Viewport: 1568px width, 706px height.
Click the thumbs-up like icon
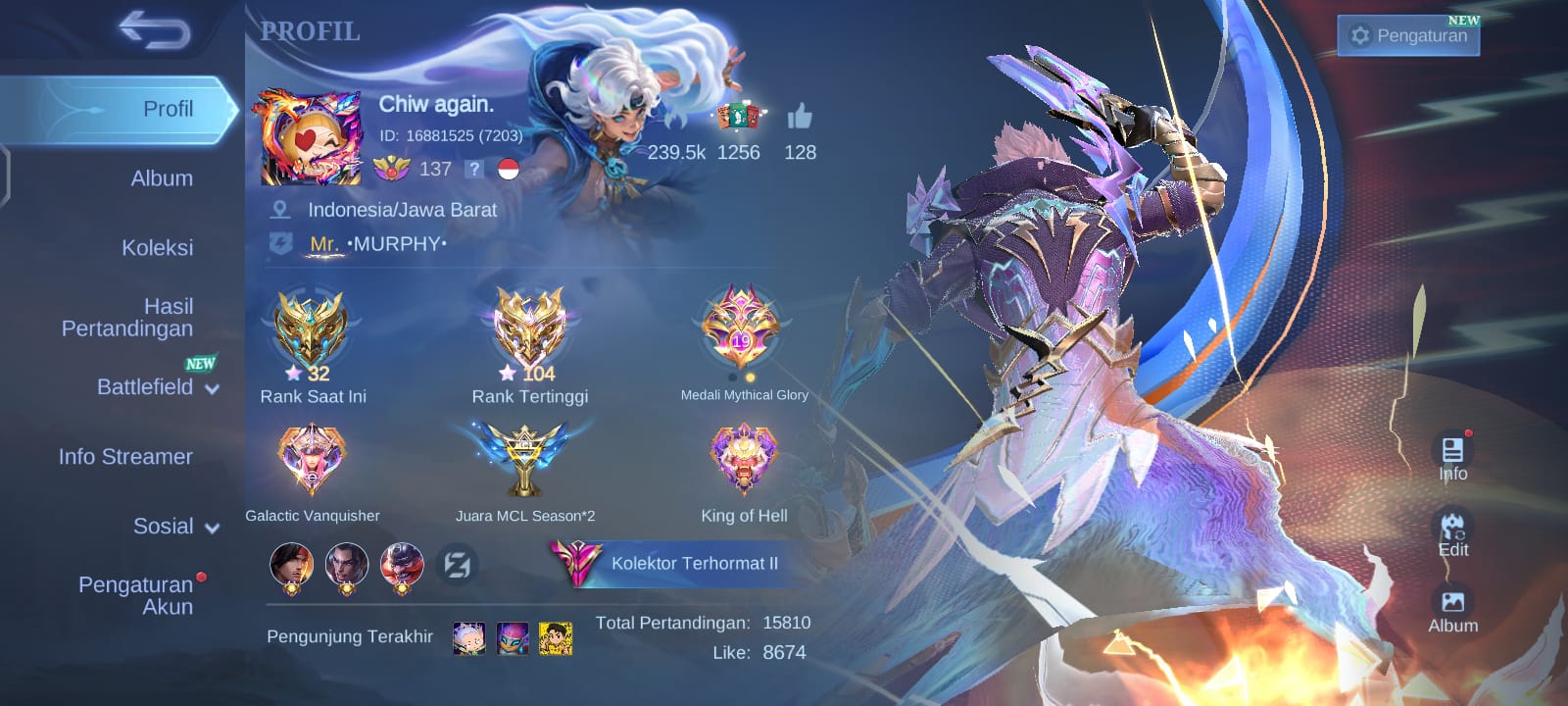point(800,118)
